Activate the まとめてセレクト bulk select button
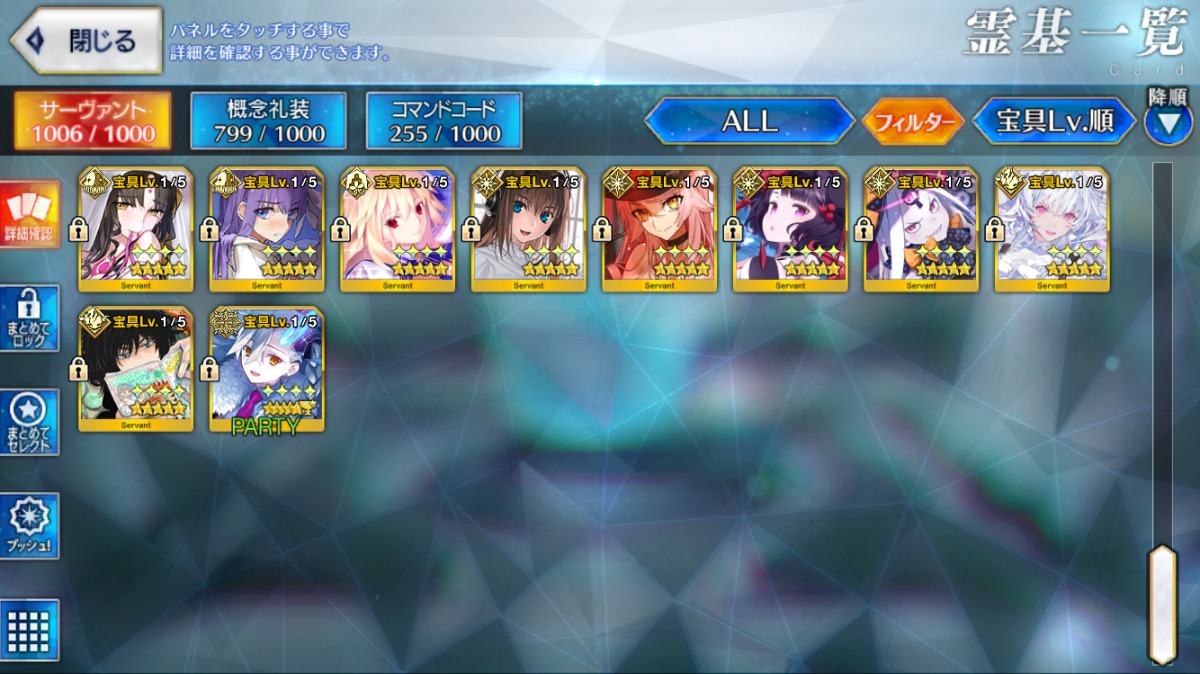The width and height of the screenshot is (1200, 674). point(31,422)
